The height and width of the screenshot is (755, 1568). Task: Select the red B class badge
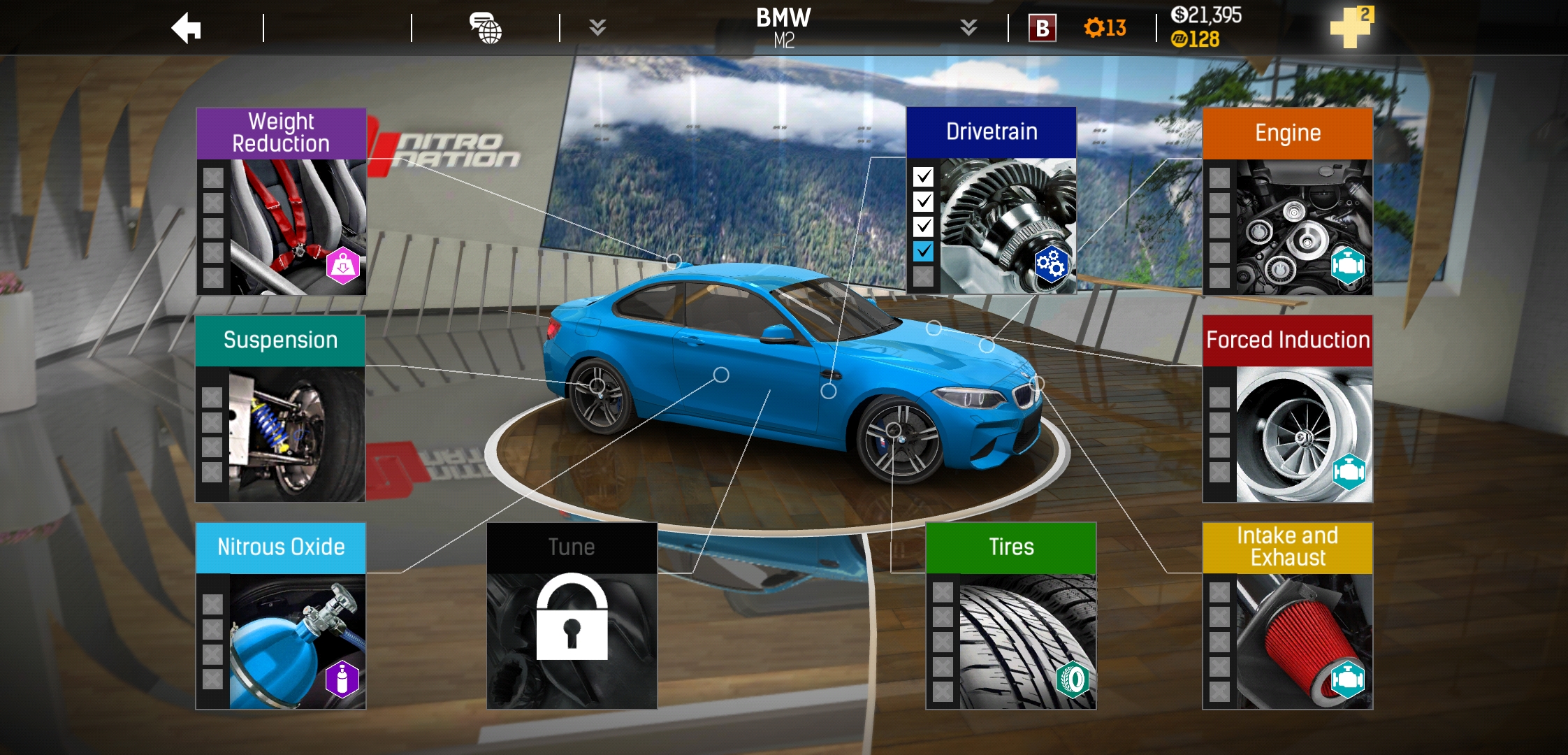tap(1042, 29)
